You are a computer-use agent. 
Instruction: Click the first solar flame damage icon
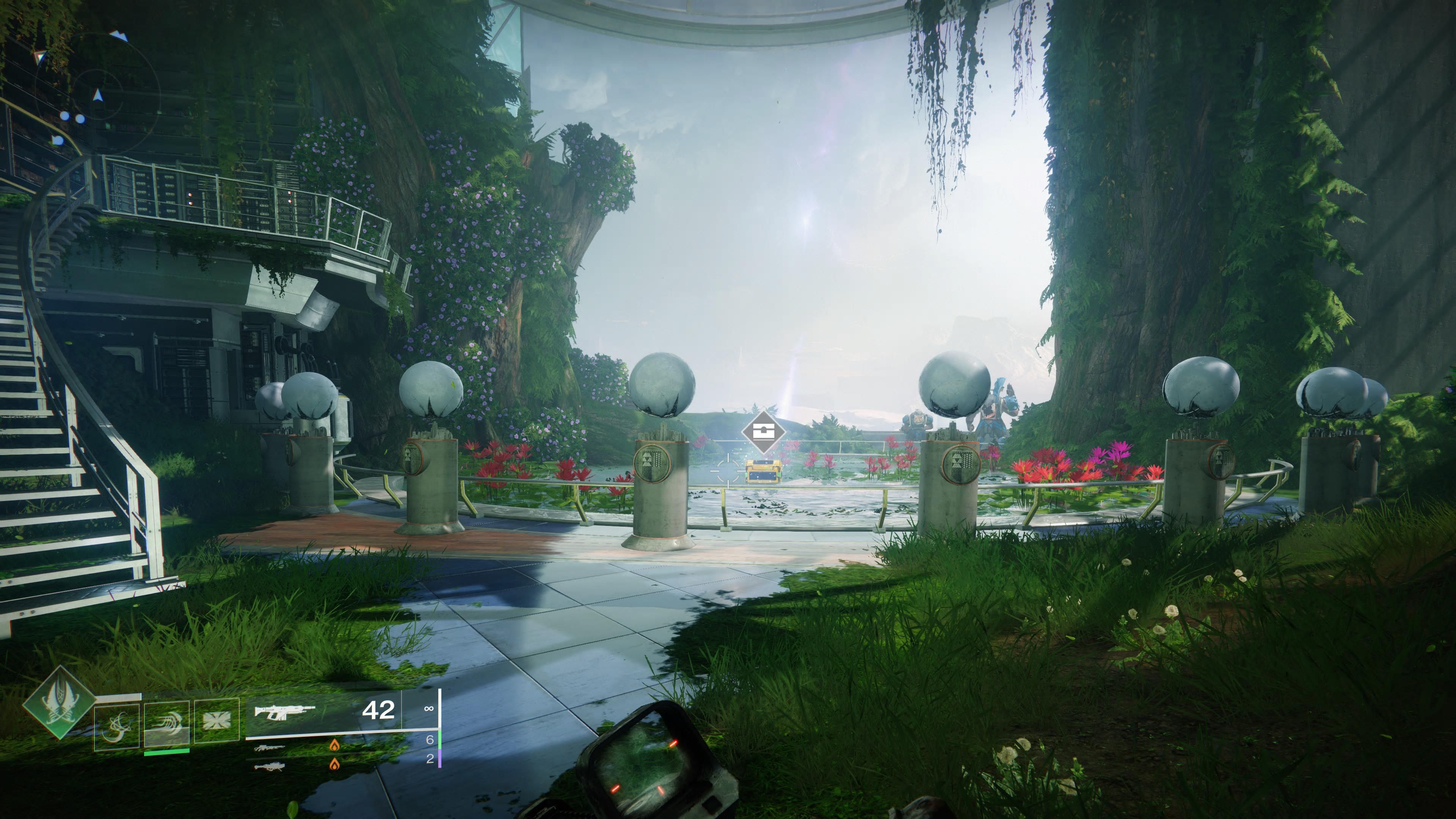click(335, 745)
